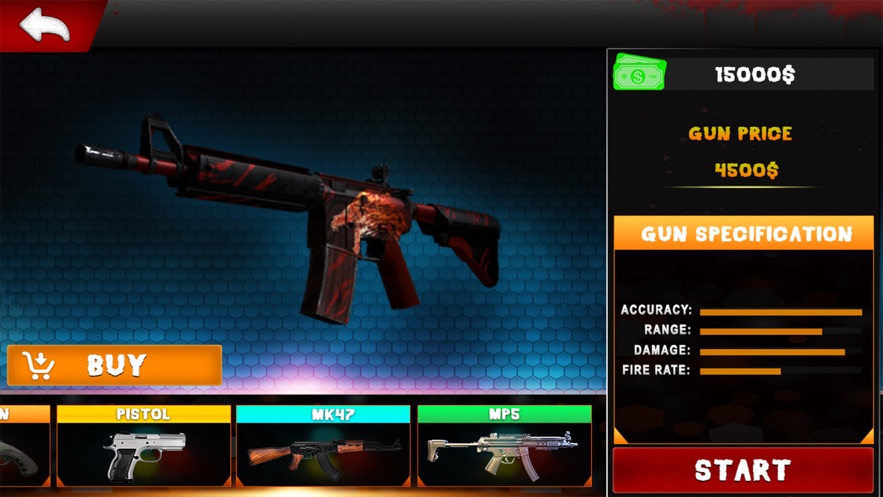Choose the MK47 weapon card

323,446
